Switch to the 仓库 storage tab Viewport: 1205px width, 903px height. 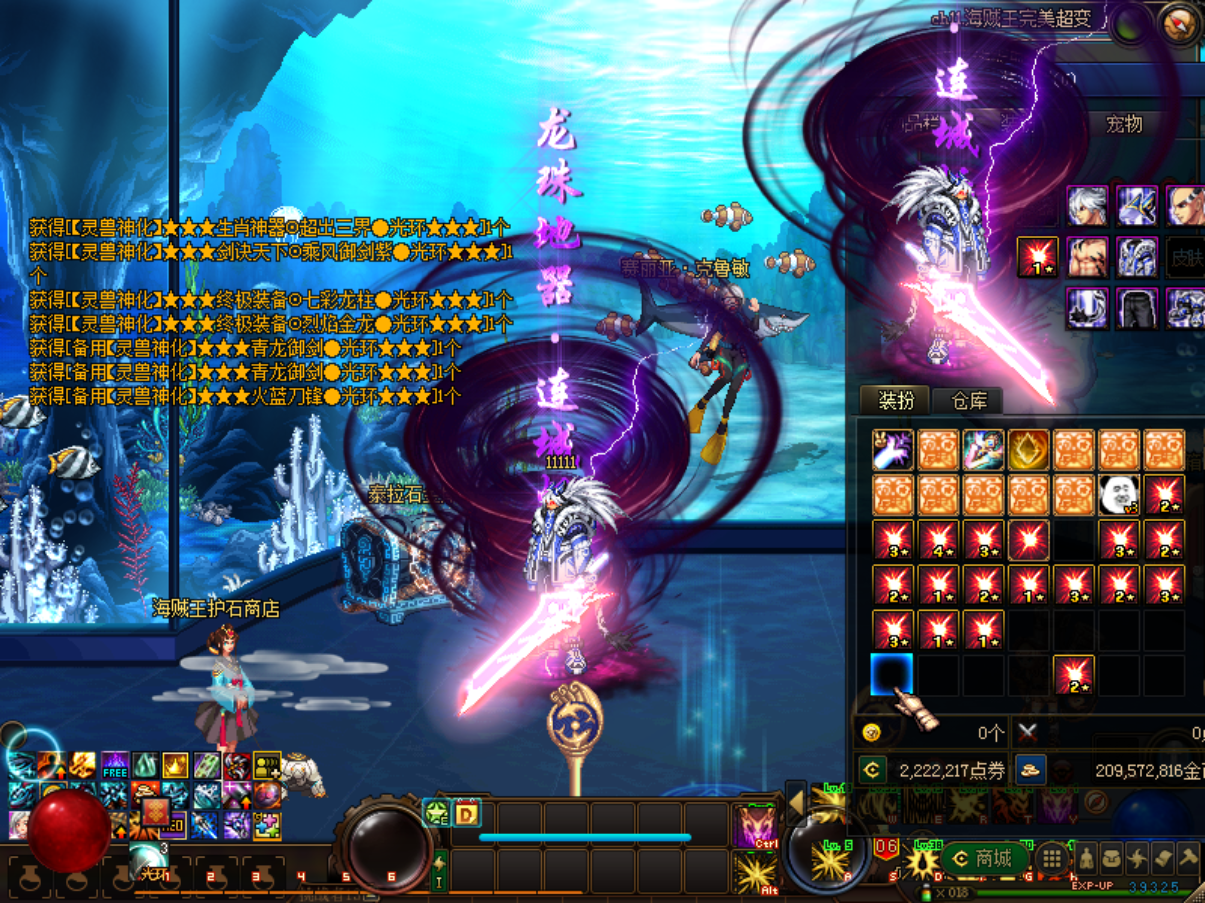click(x=969, y=401)
